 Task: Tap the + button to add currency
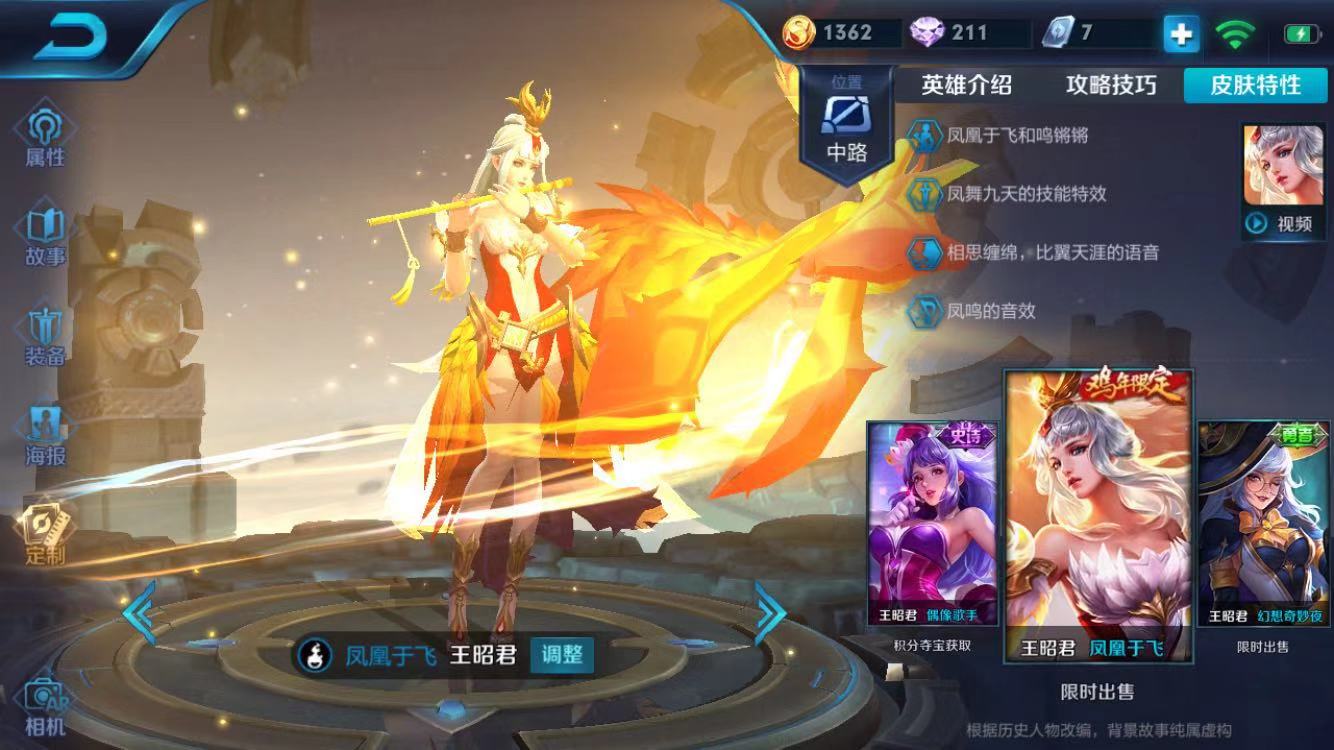coord(1181,32)
